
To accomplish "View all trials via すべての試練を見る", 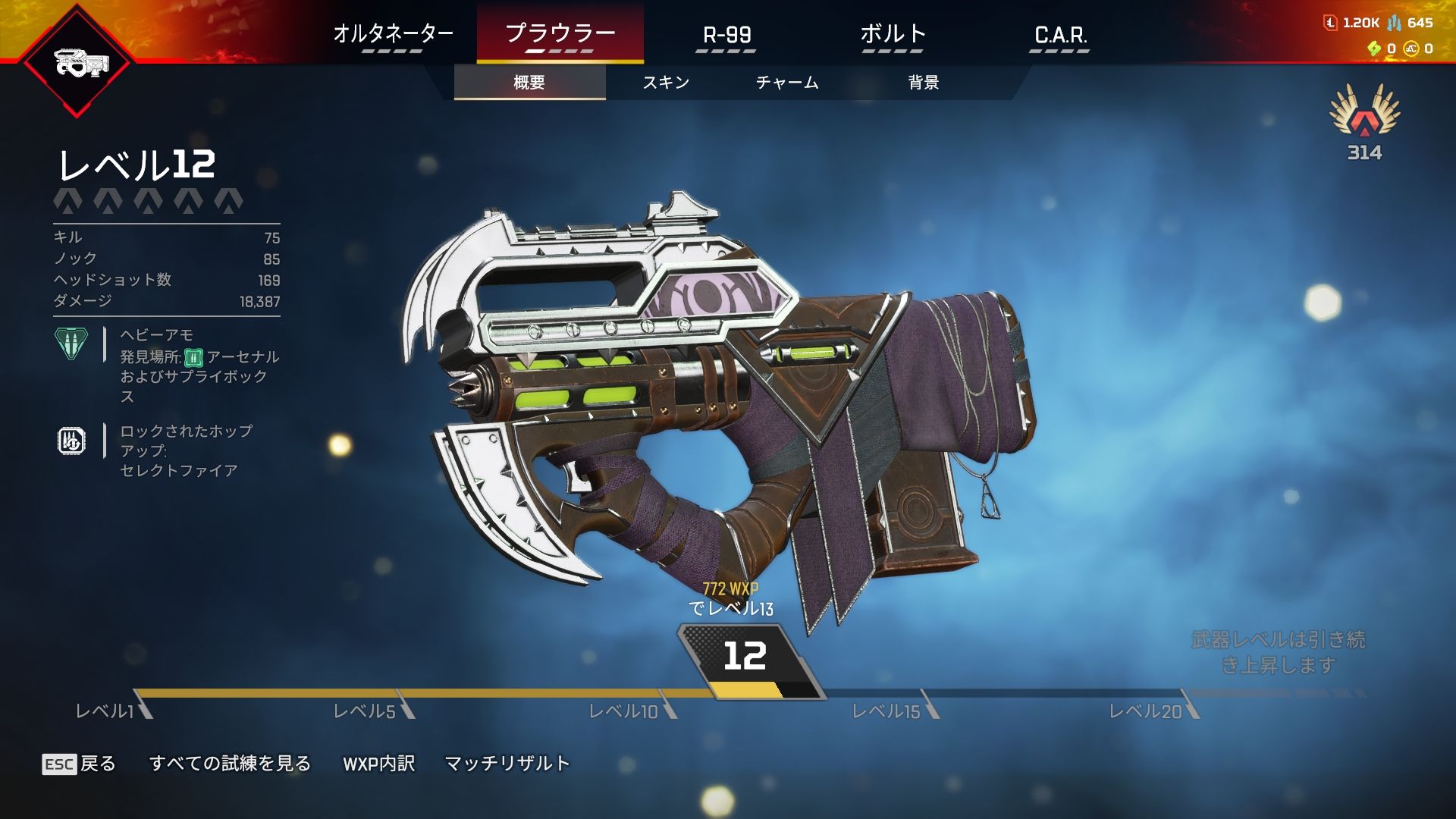I will tap(230, 764).
